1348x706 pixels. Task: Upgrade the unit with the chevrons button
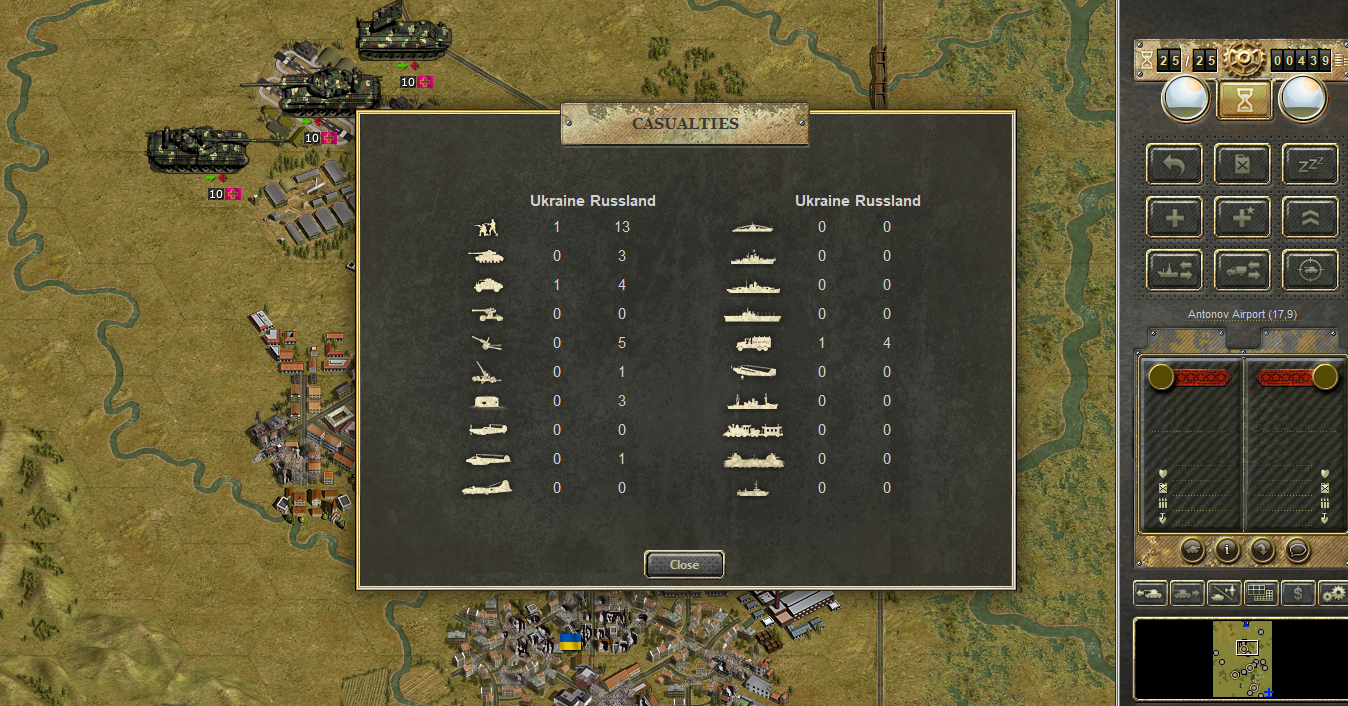tap(1310, 217)
